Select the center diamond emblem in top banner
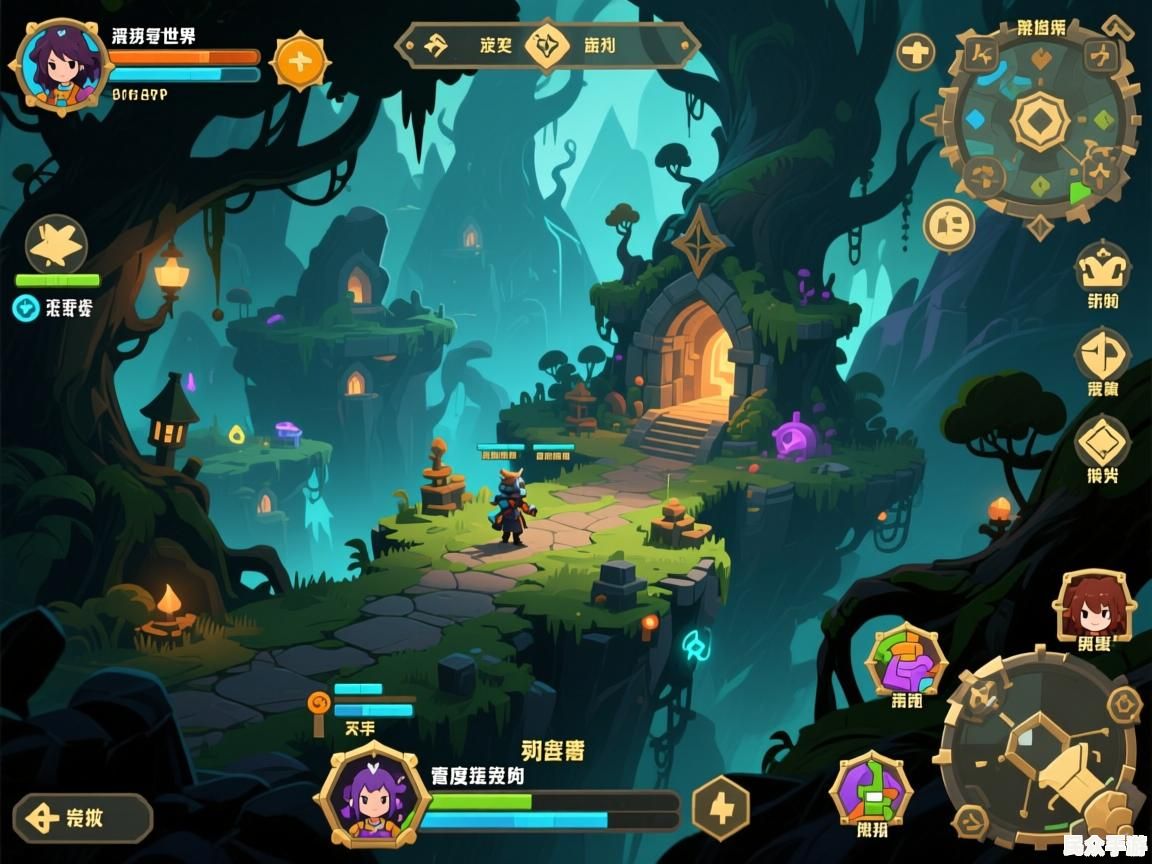 (546, 45)
